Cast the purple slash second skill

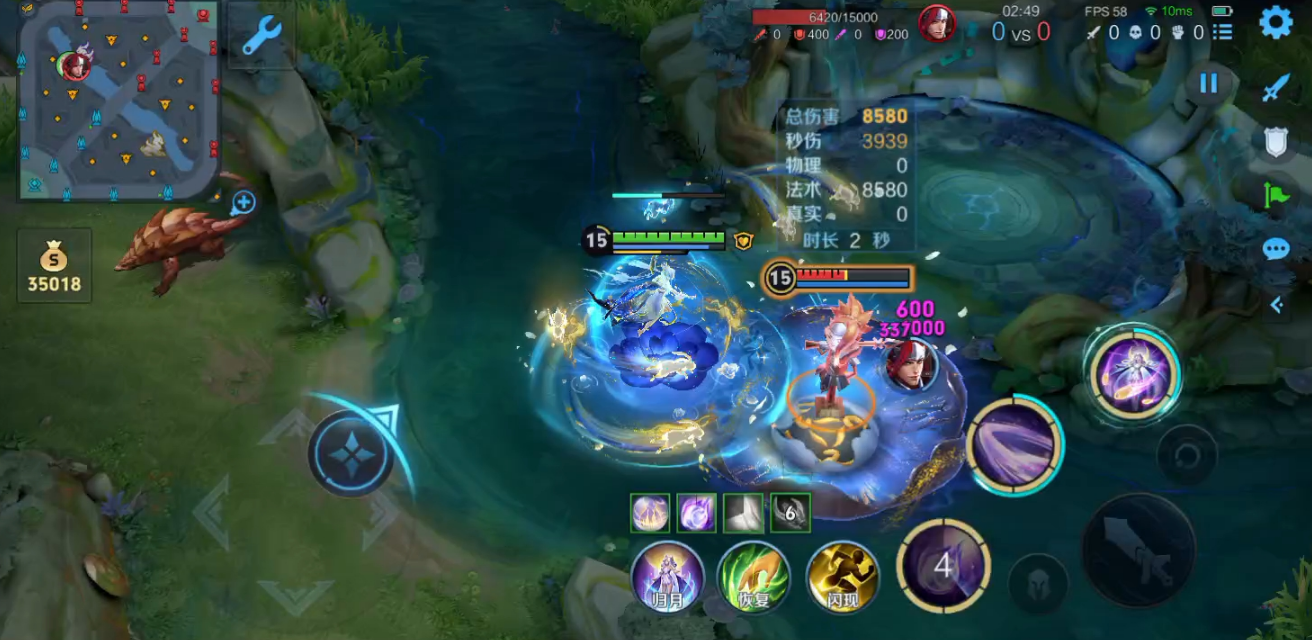click(x=1015, y=445)
